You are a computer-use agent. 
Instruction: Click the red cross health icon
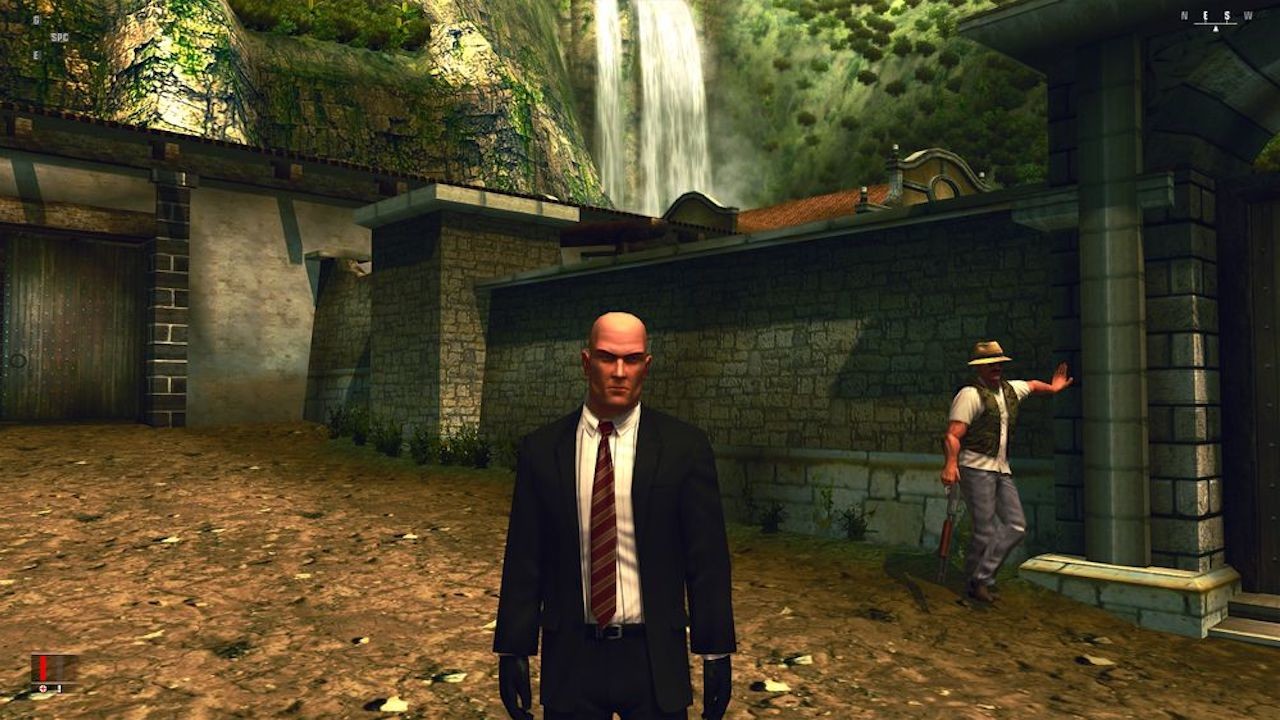pyautogui.click(x=43, y=688)
